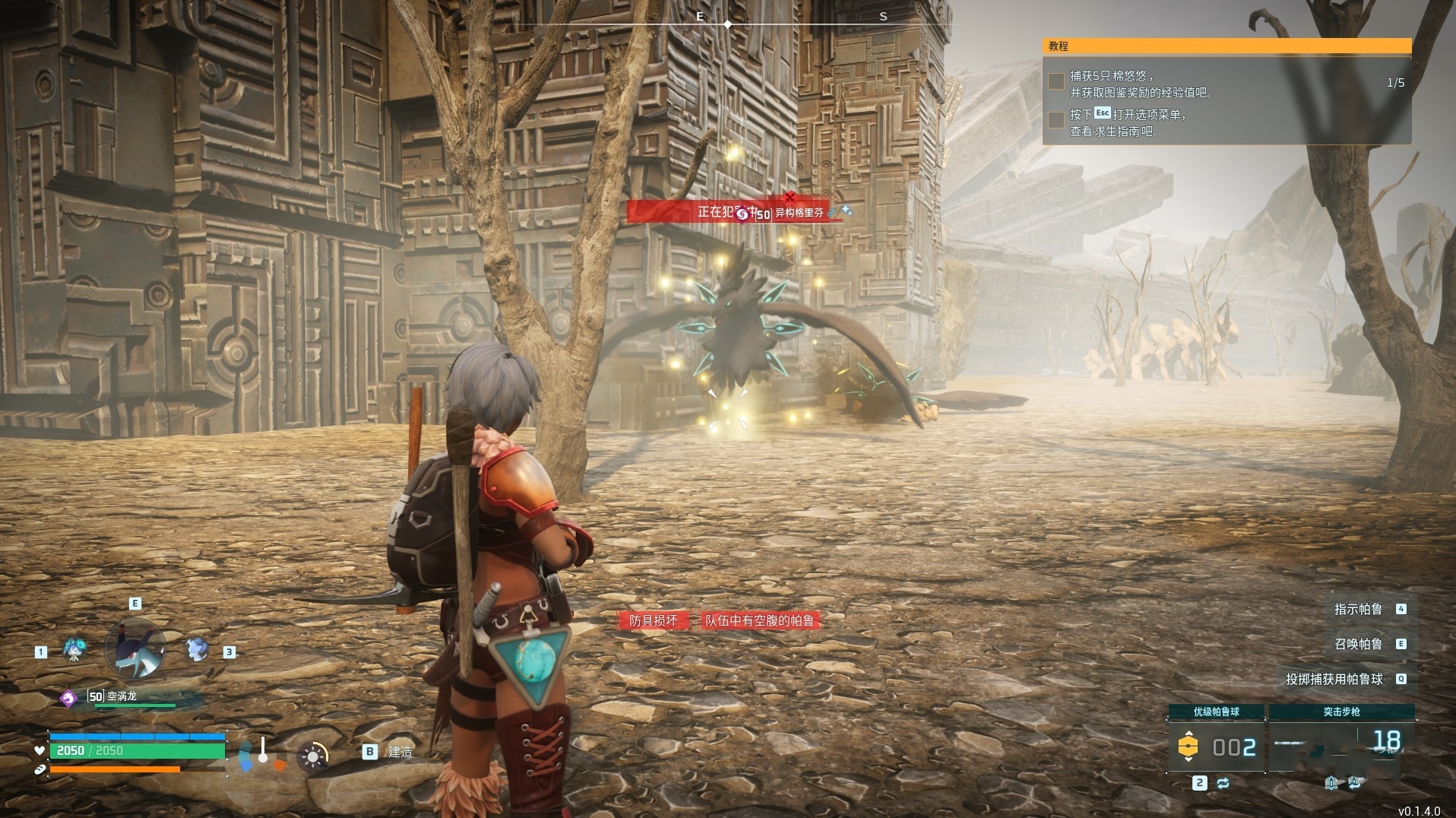Choose the small pal icon beside slot 1
Image resolution: width=1456 pixels, height=818 pixels.
tap(74, 650)
